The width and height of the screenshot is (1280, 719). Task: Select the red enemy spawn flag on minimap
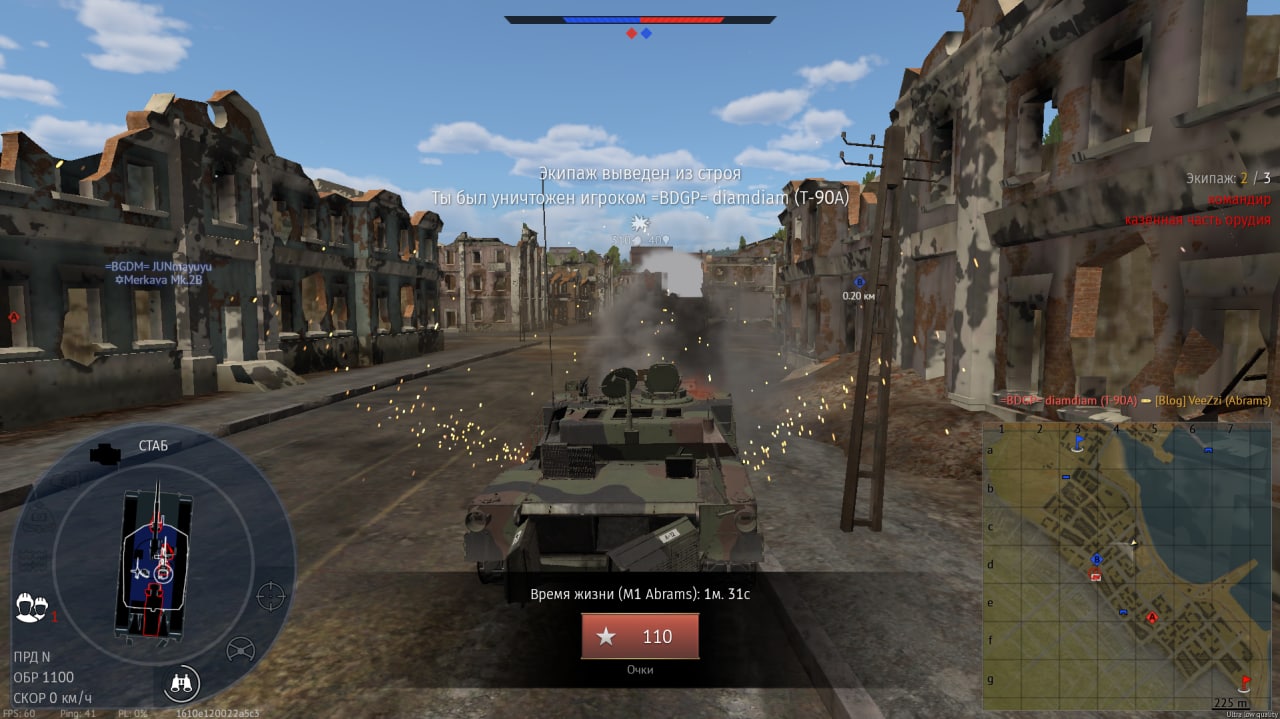(x=1245, y=684)
